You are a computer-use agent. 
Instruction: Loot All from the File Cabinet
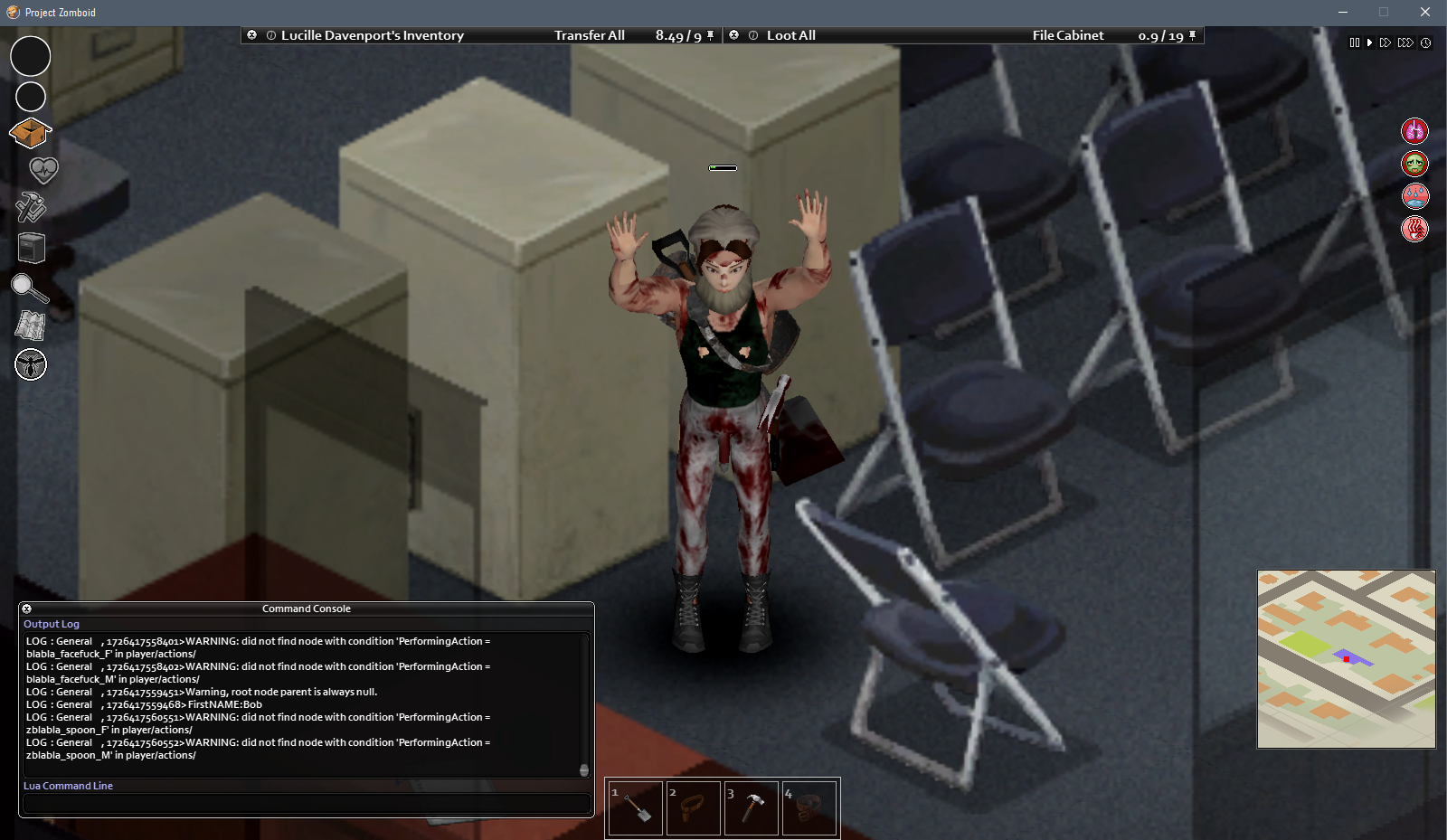click(790, 35)
